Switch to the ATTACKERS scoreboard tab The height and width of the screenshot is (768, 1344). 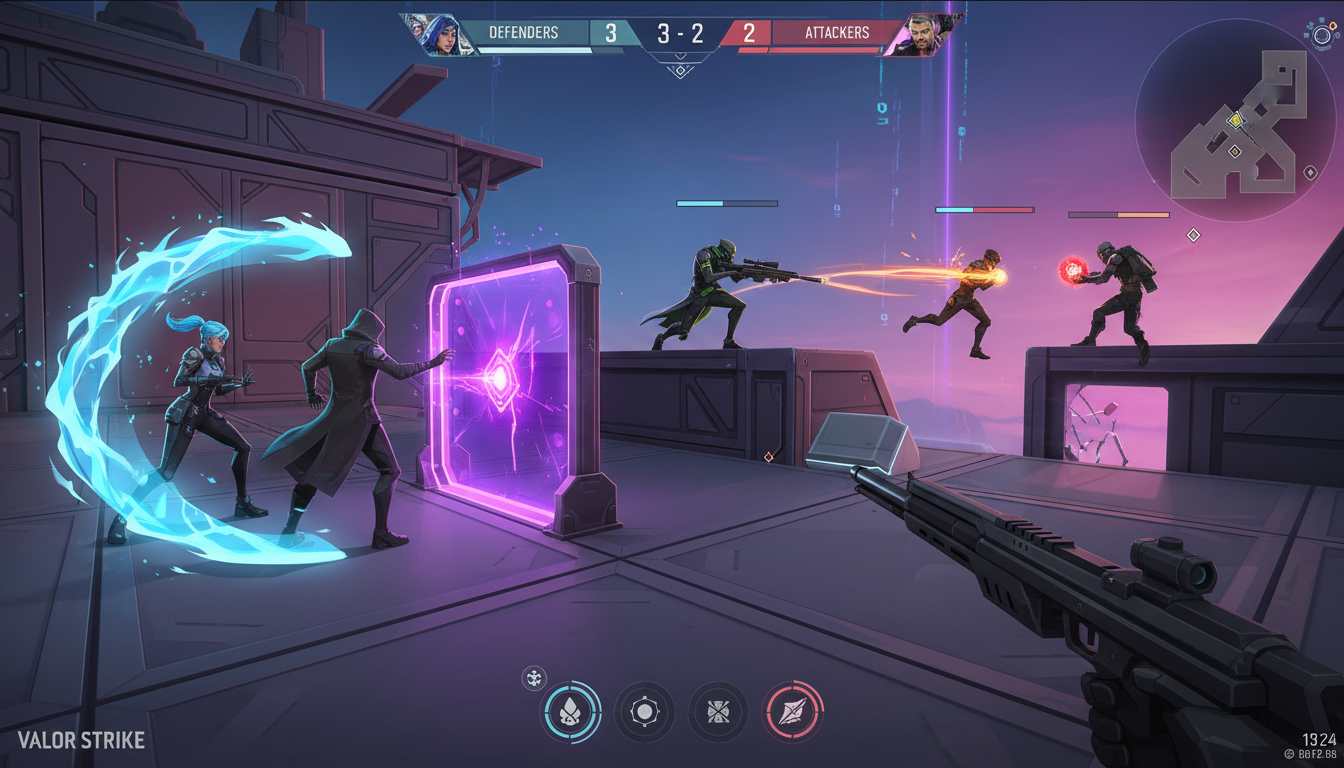click(x=838, y=31)
